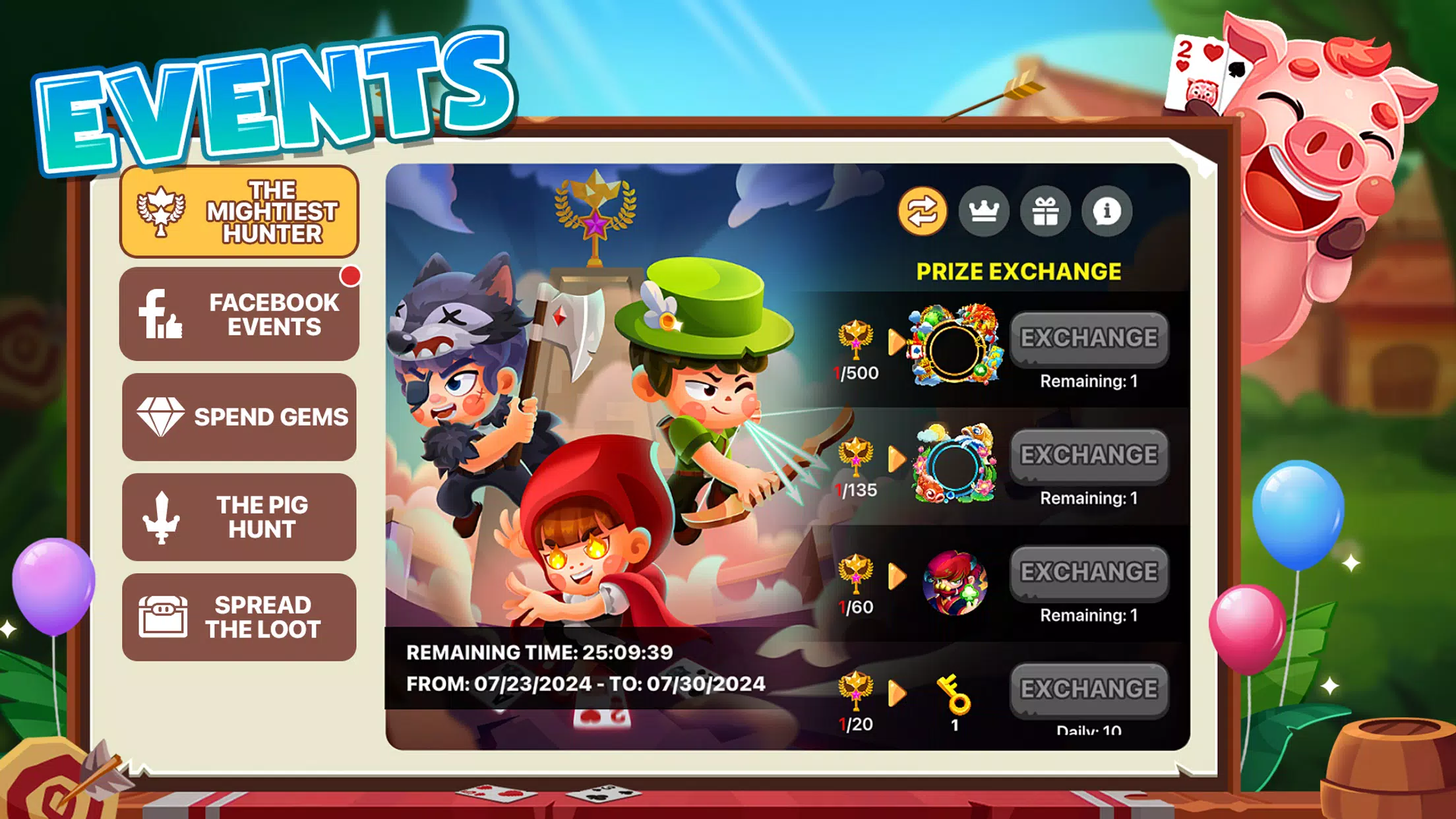Select the crown leaderboard icon
The width and height of the screenshot is (1456, 819).
[984, 212]
